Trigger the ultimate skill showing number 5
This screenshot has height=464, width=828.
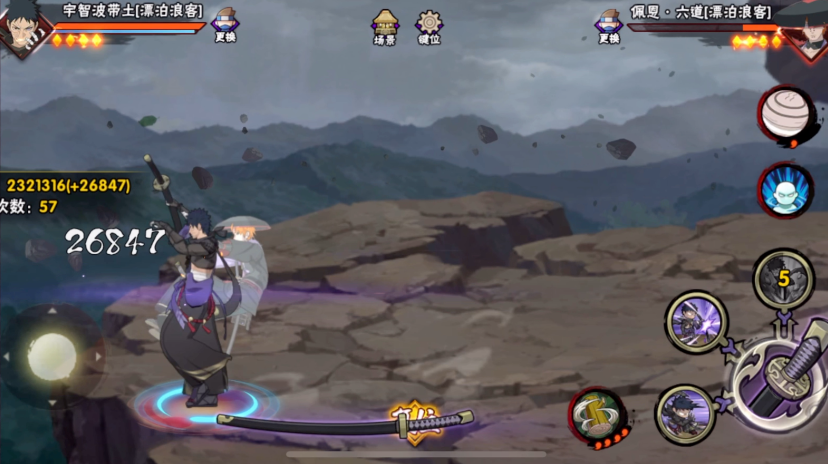coord(783,277)
